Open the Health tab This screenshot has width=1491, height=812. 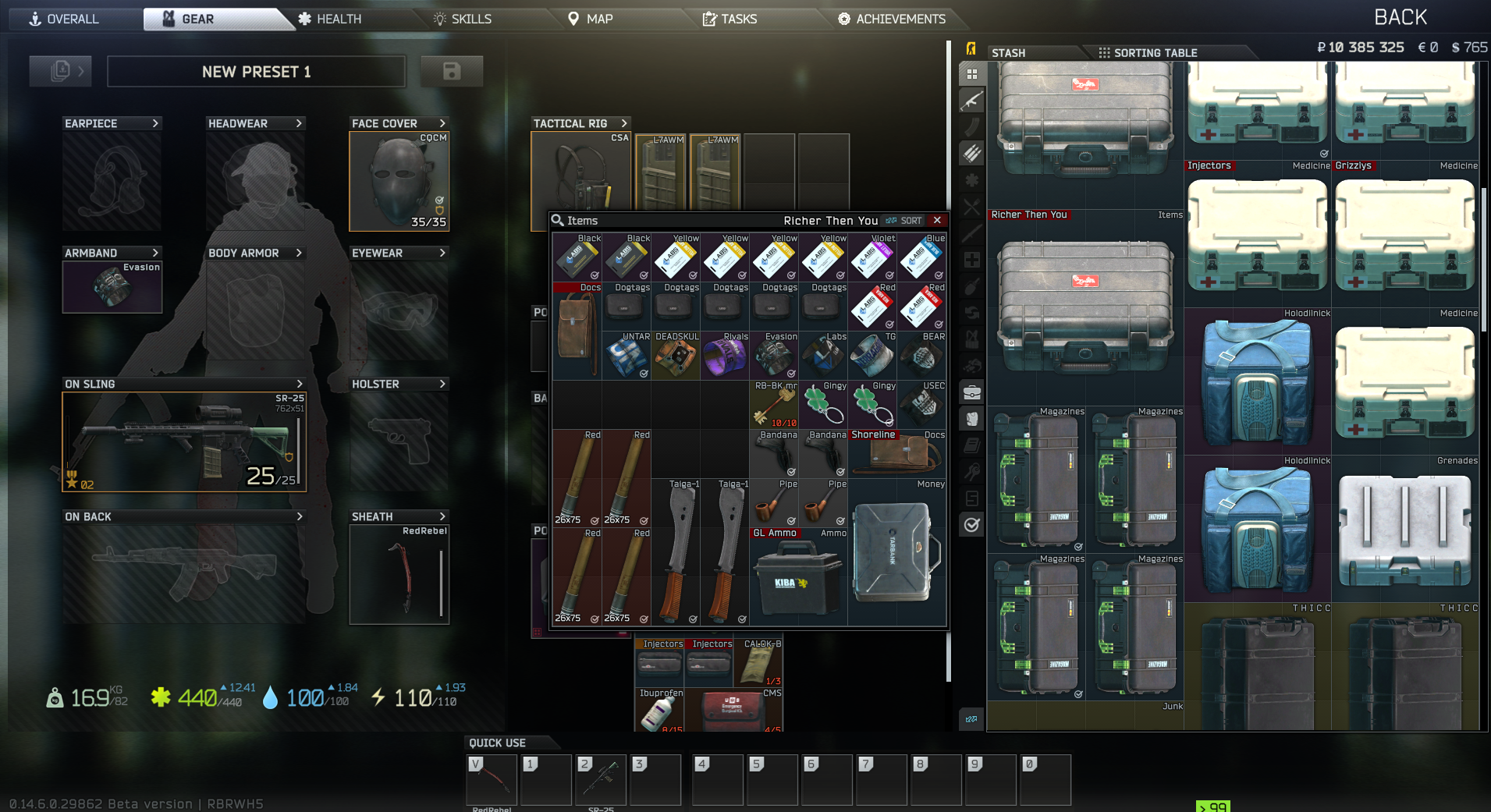point(330,19)
